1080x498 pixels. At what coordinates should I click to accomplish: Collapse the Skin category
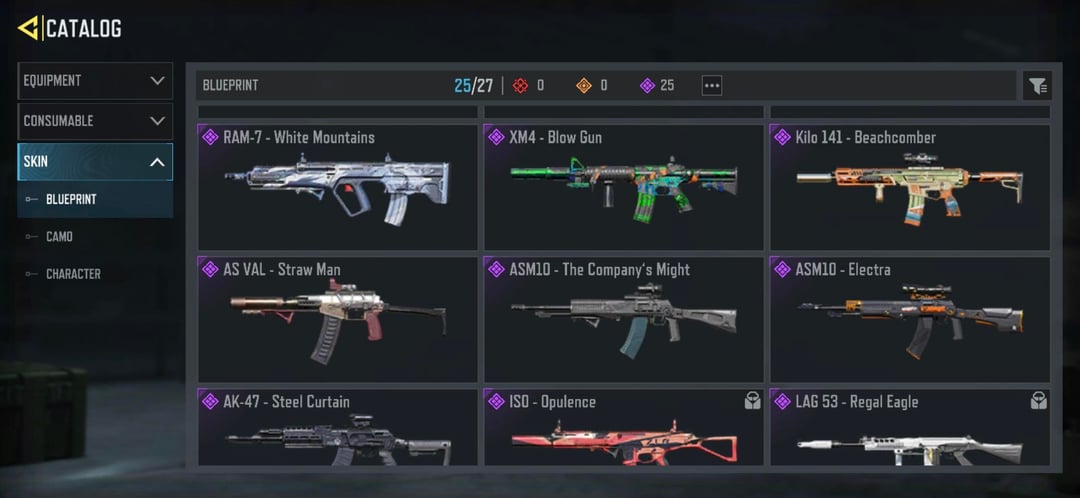[95, 162]
